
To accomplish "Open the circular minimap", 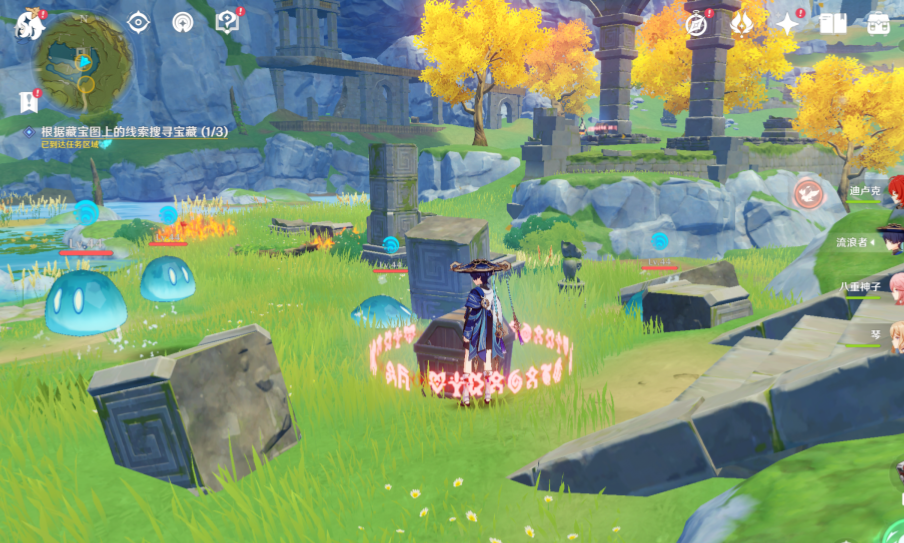I will coord(84,62).
